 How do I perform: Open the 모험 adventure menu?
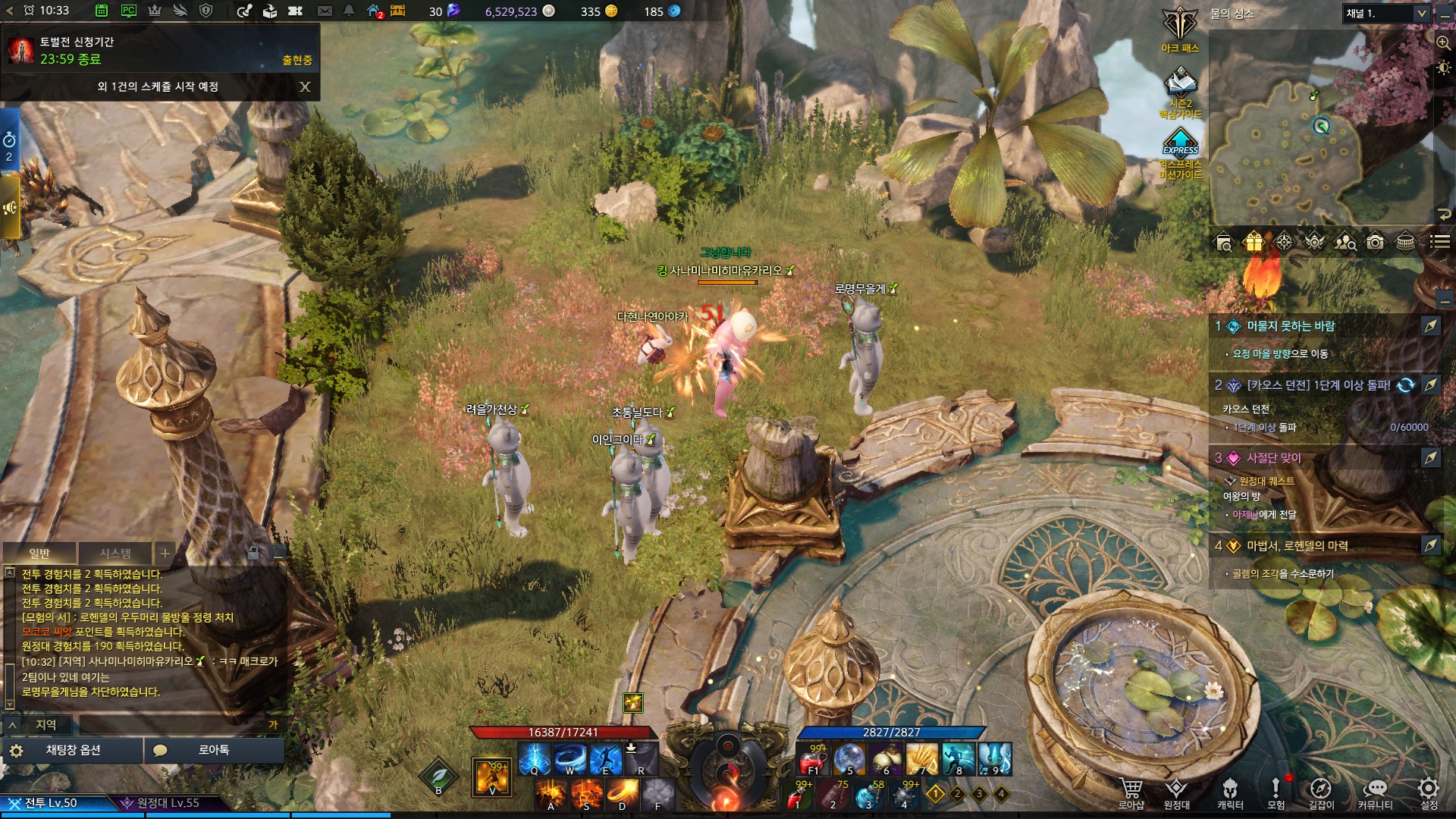point(1276,792)
